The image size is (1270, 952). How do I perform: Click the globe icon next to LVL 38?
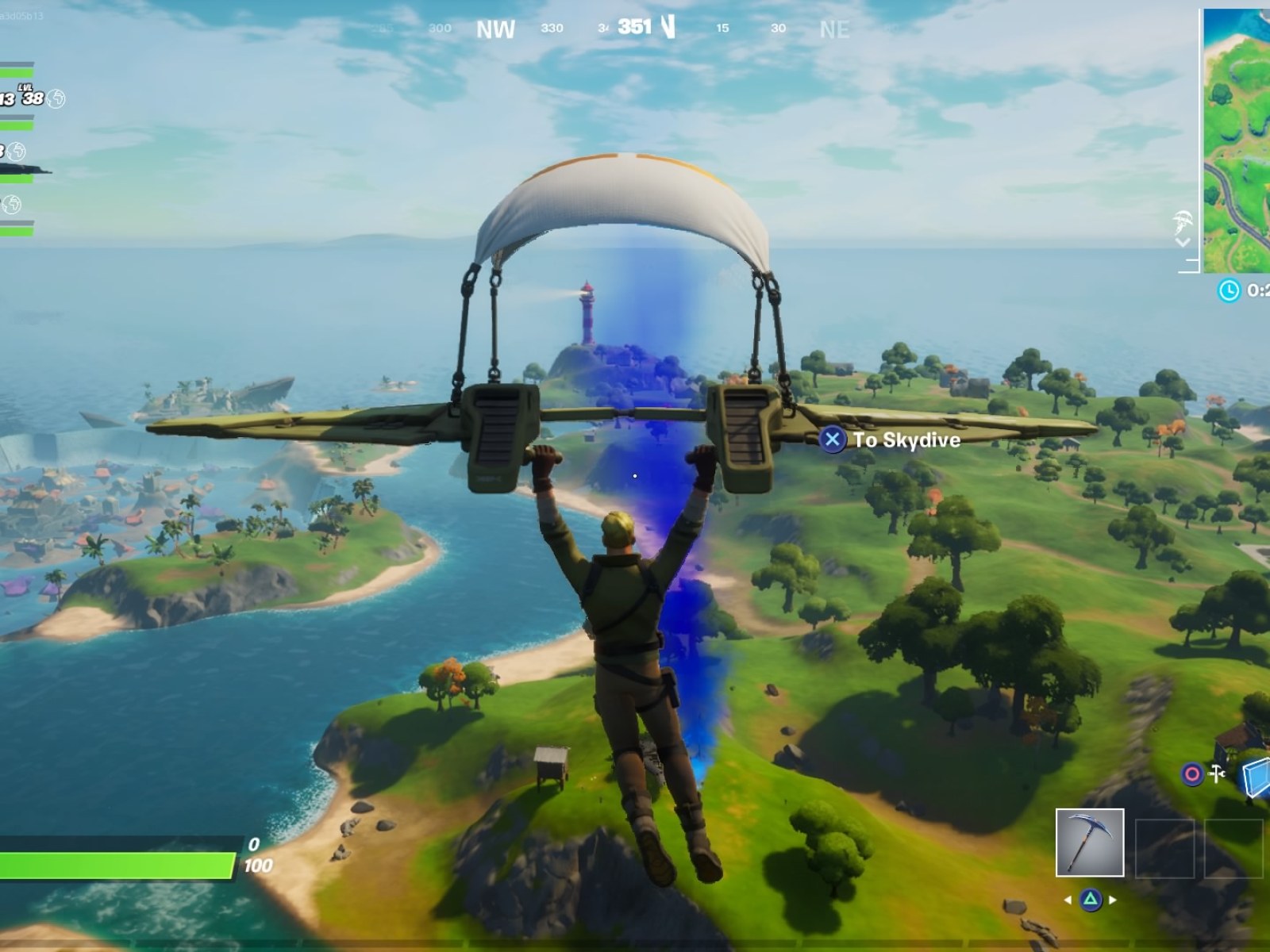point(56,99)
